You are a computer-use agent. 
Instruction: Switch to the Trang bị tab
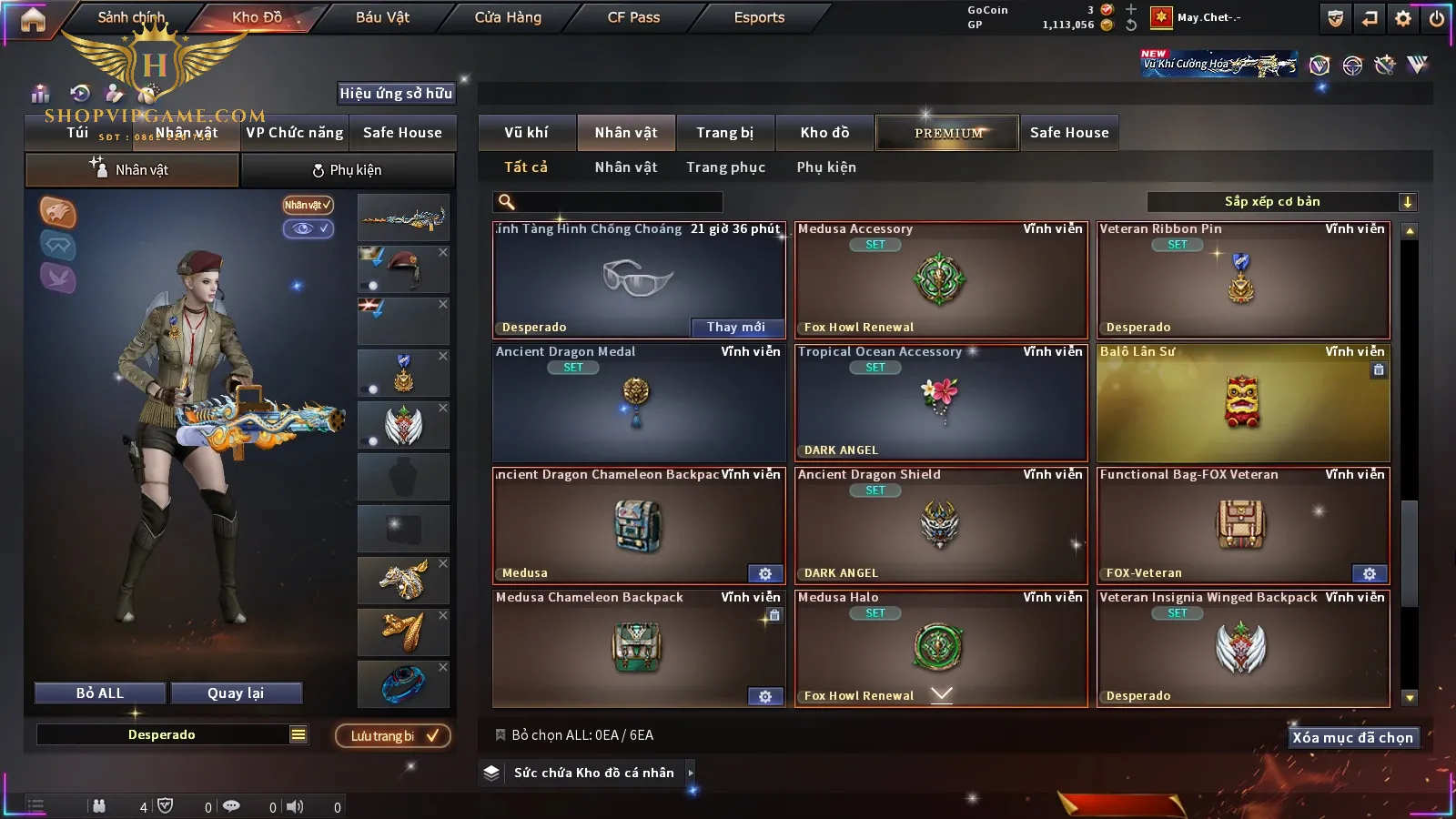(724, 133)
